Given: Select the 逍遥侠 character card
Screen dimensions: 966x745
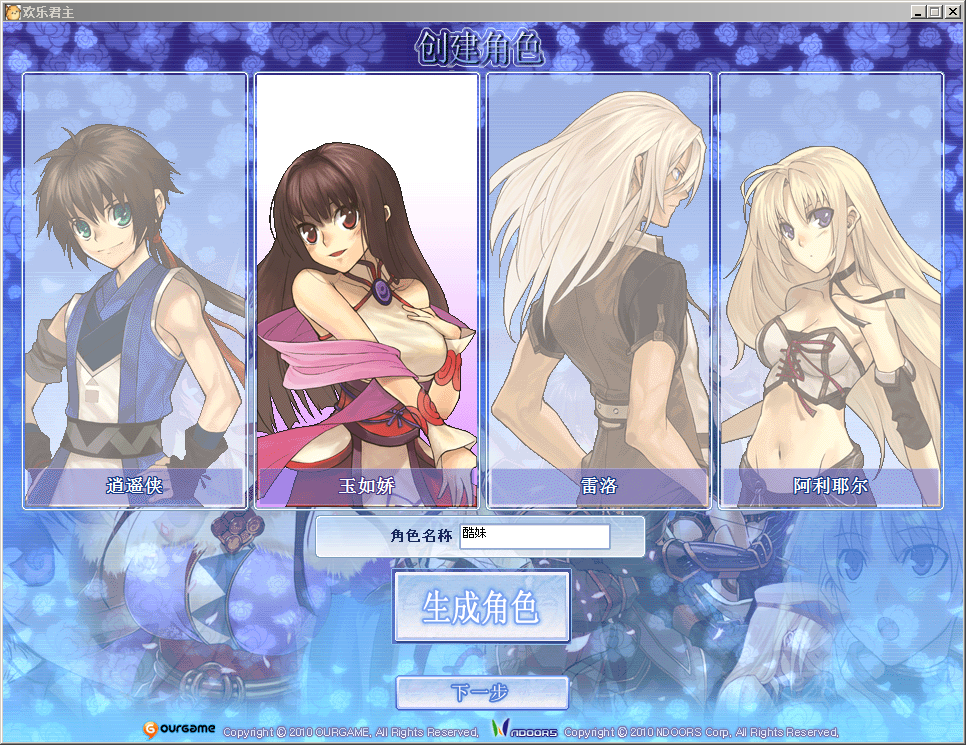Looking at the screenshot, I should coord(134,290).
